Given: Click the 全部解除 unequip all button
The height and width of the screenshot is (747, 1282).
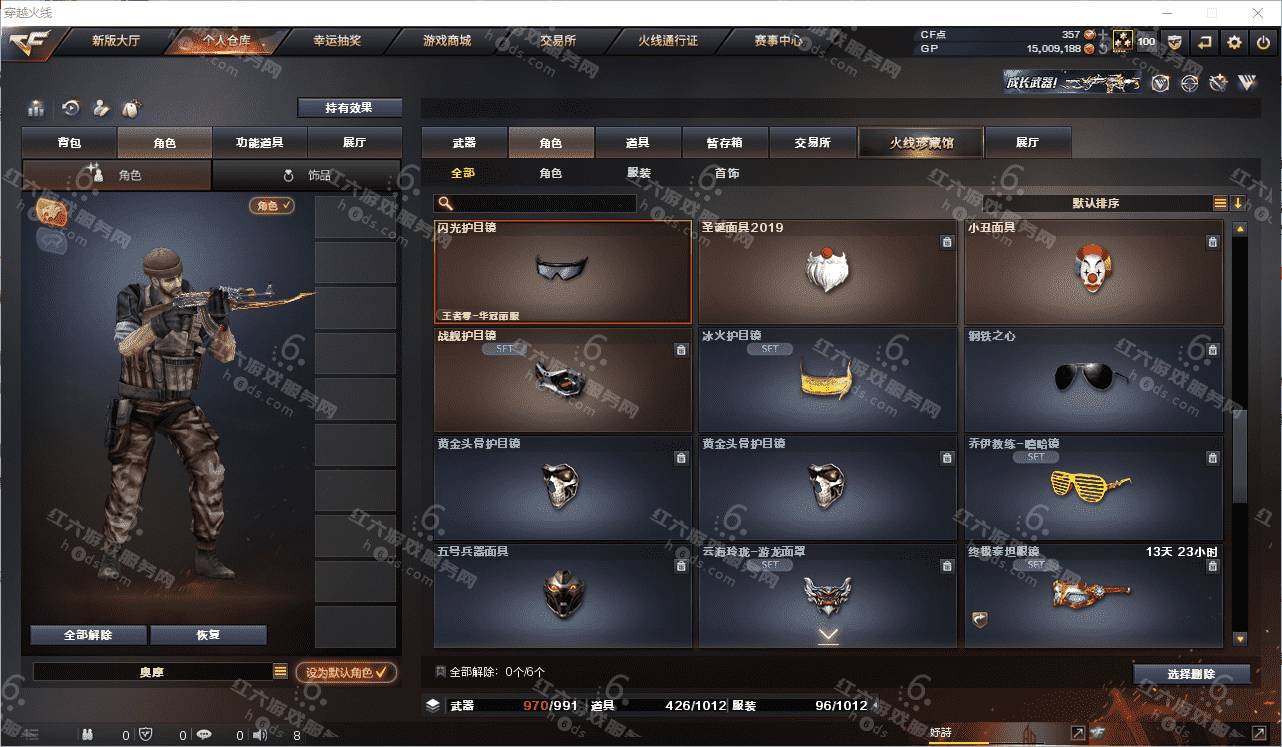Looking at the screenshot, I should 88,635.
